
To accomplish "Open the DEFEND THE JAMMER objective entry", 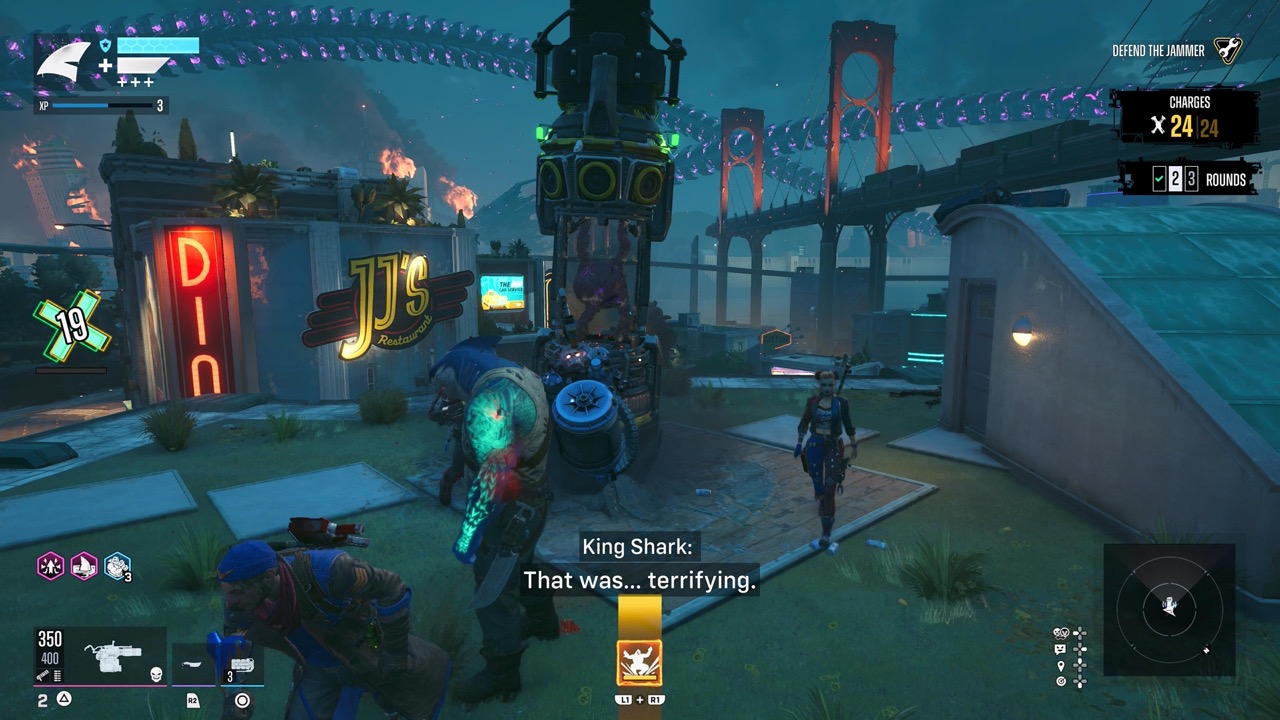I will 1158,47.
